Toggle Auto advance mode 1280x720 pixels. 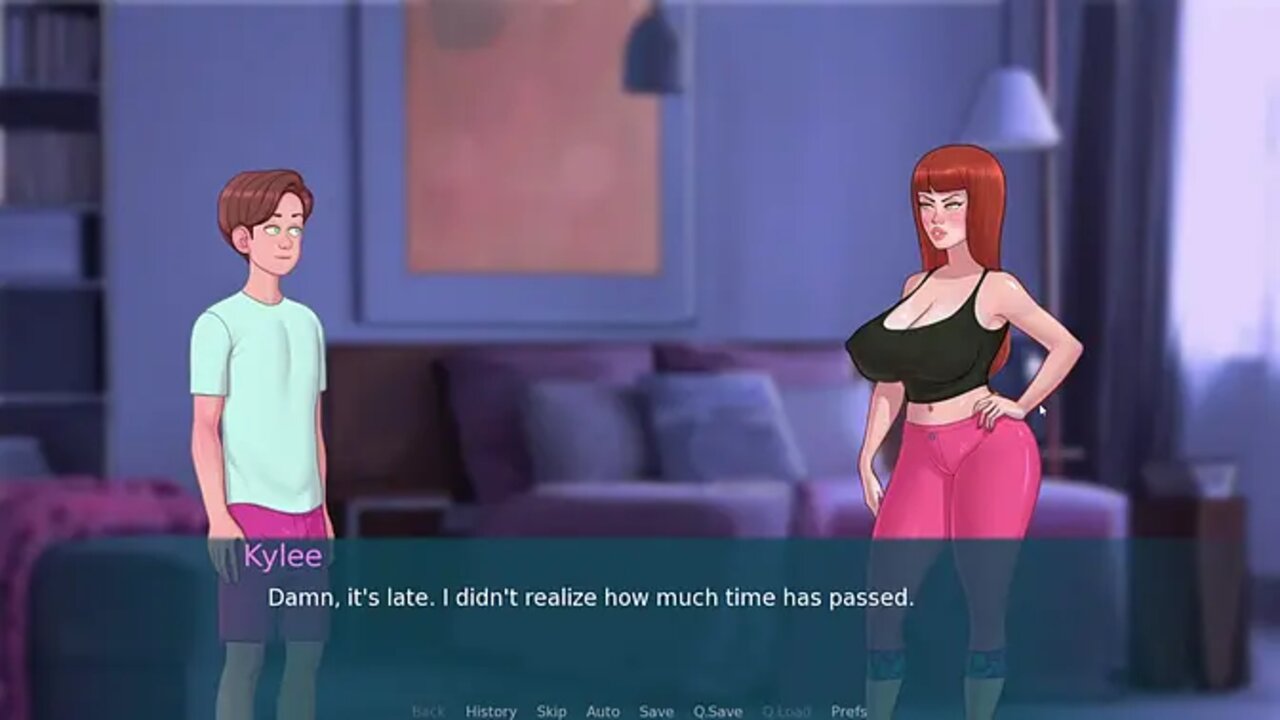603,711
